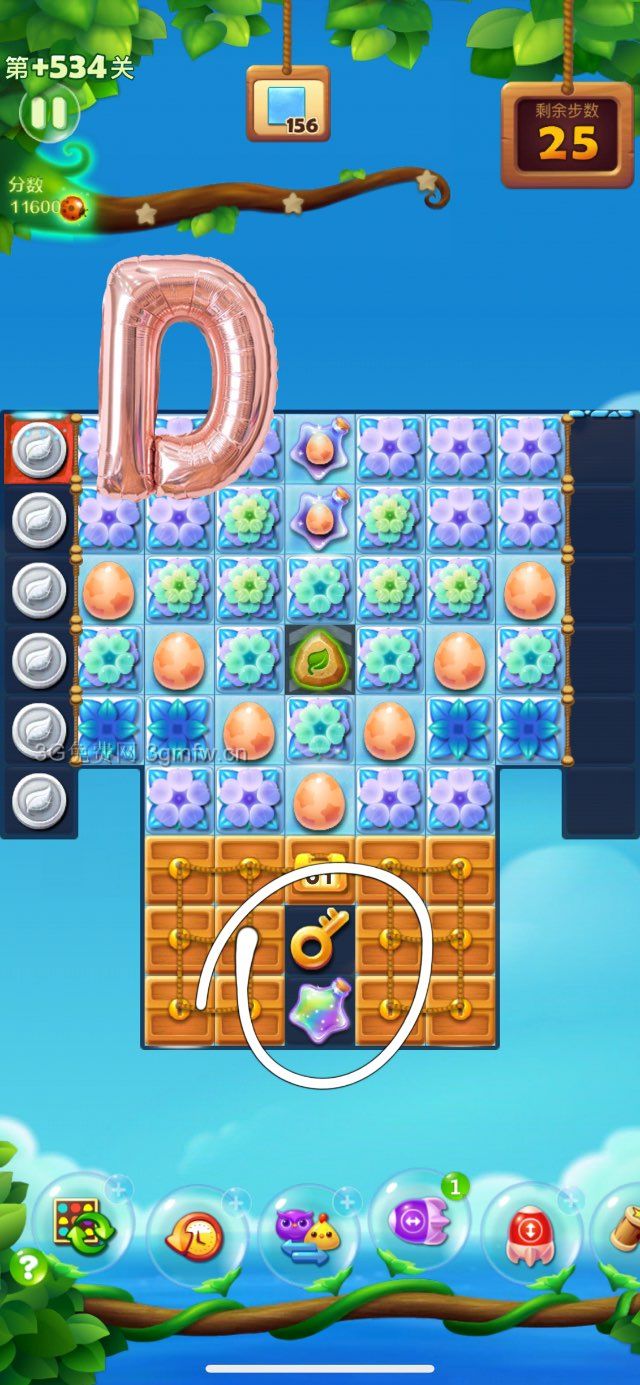This screenshot has height=1385, width=640.
Task: Select the rainbow star bottle tile
Action: click(320, 1010)
